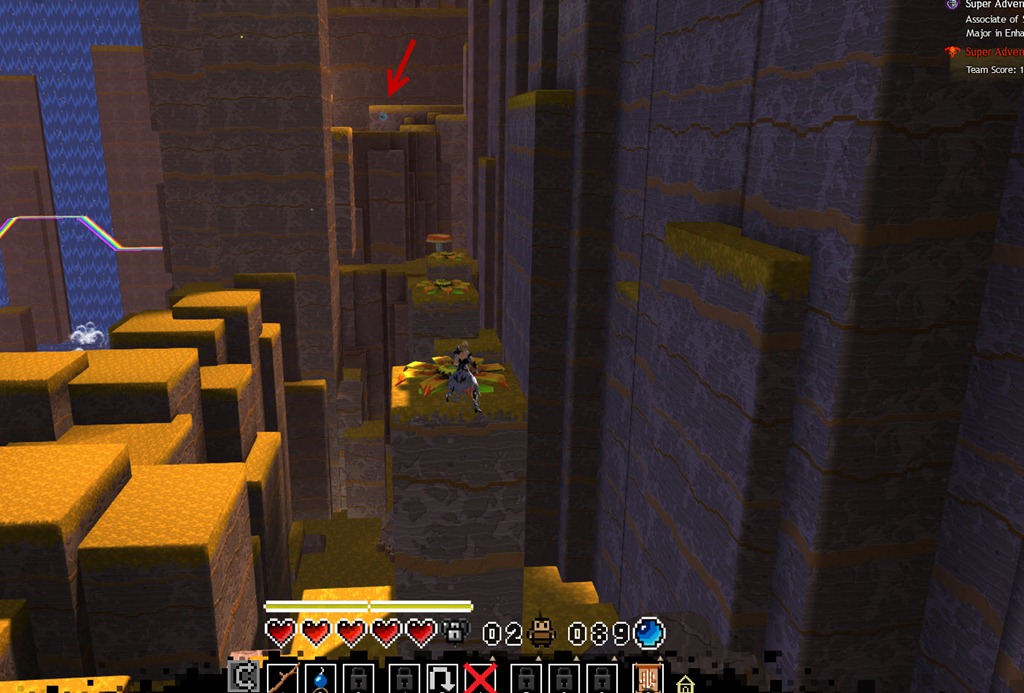Click the weapon swap arrows icon
The width and height of the screenshot is (1024, 693).
point(241,679)
